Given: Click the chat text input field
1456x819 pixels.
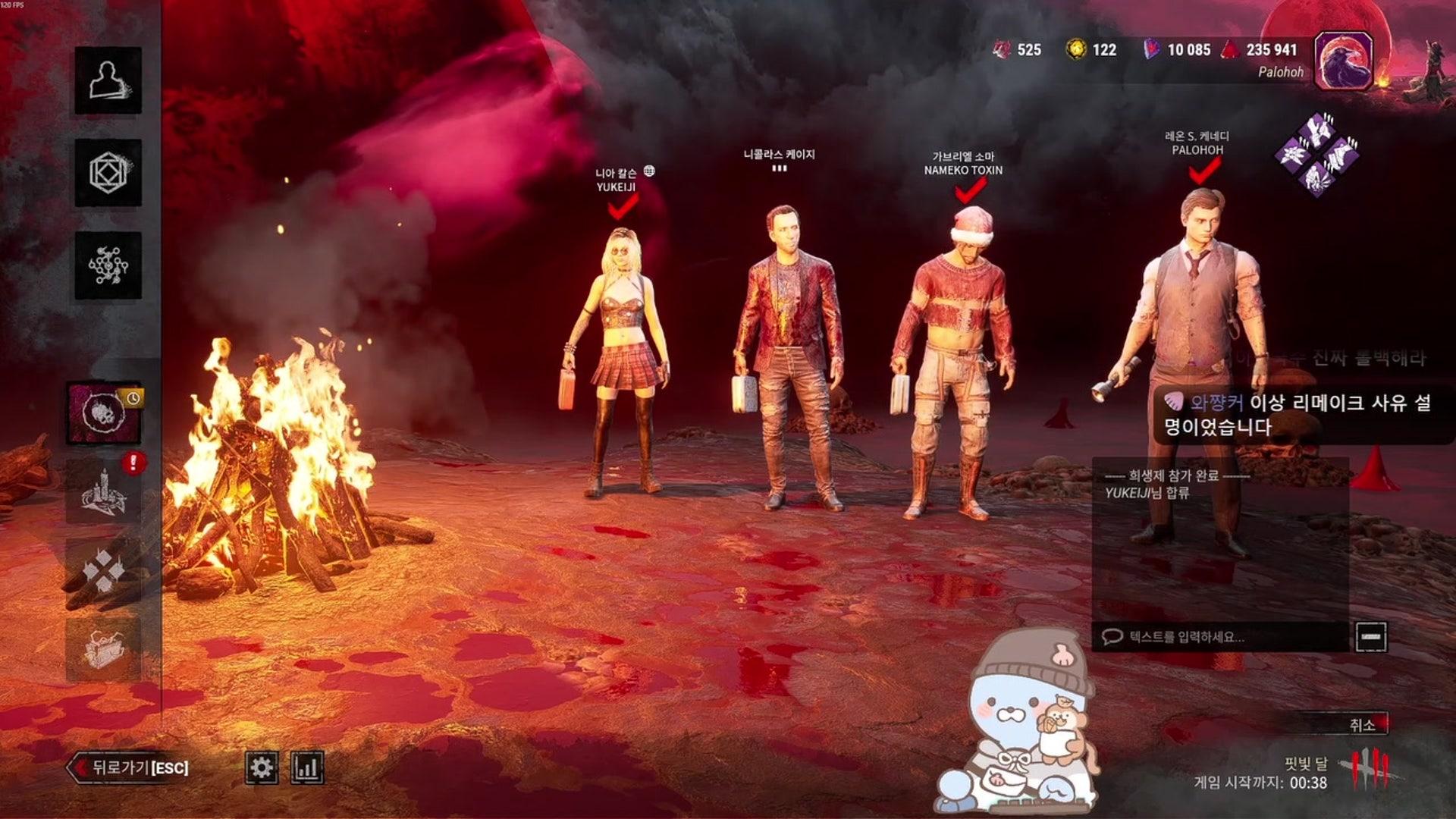Looking at the screenshot, I should point(1221,637).
